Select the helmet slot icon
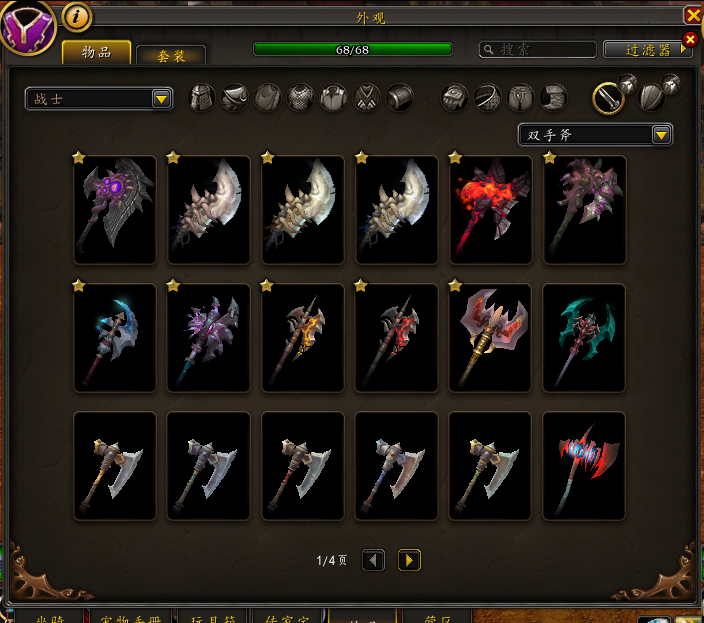Screen dimensions: 704x623 (x=202, y=97)
